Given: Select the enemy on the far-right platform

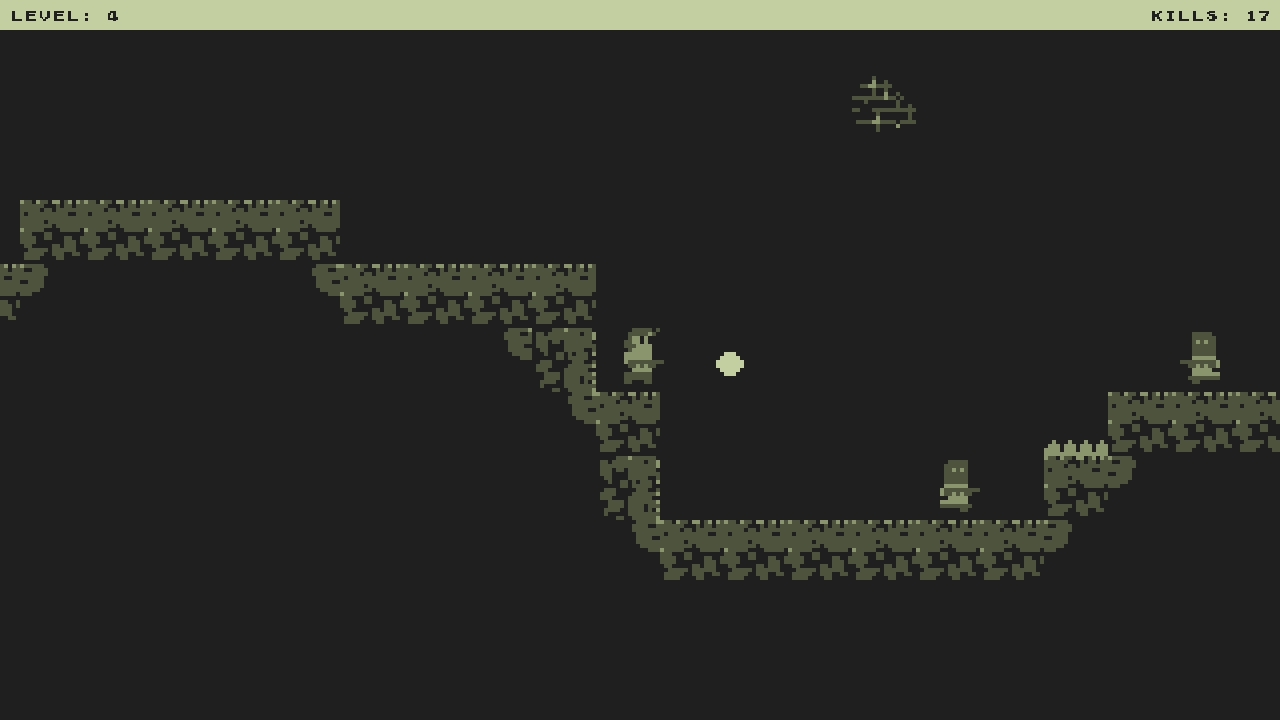Looking at the screenshot, I should click(1203, 355).
